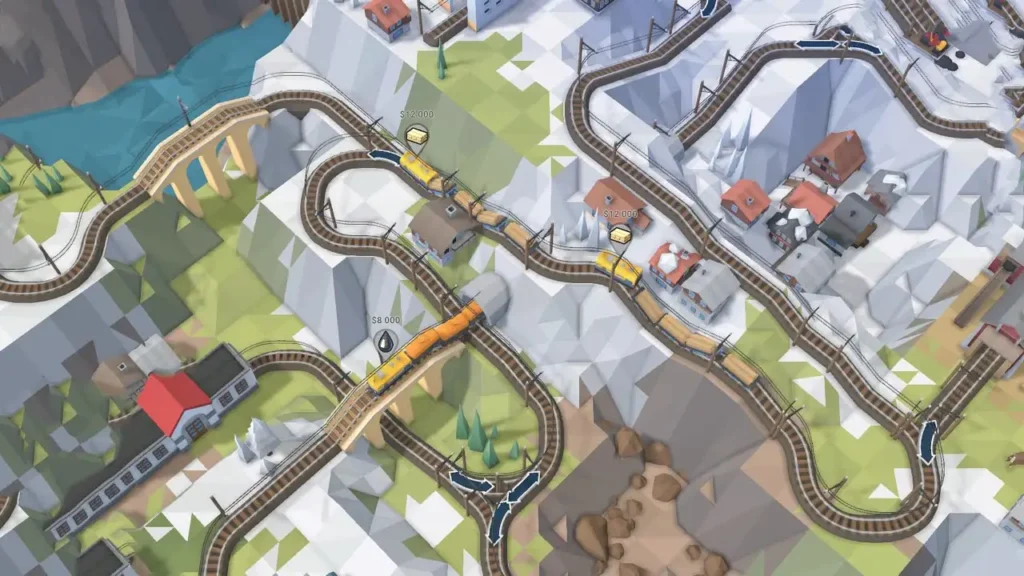Viewport: 1024px width, 576px height.
Task: Toggle the blue switch arrow ahead of the gold train
Action: tap(383, 156)
